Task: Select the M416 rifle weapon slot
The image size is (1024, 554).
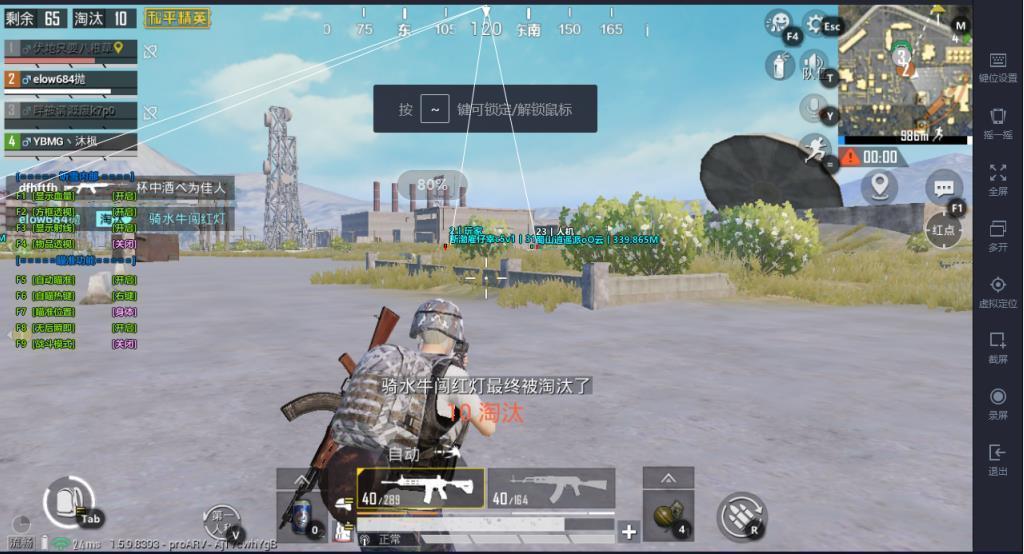Action: pyautogui.click(x=420, y=488)
